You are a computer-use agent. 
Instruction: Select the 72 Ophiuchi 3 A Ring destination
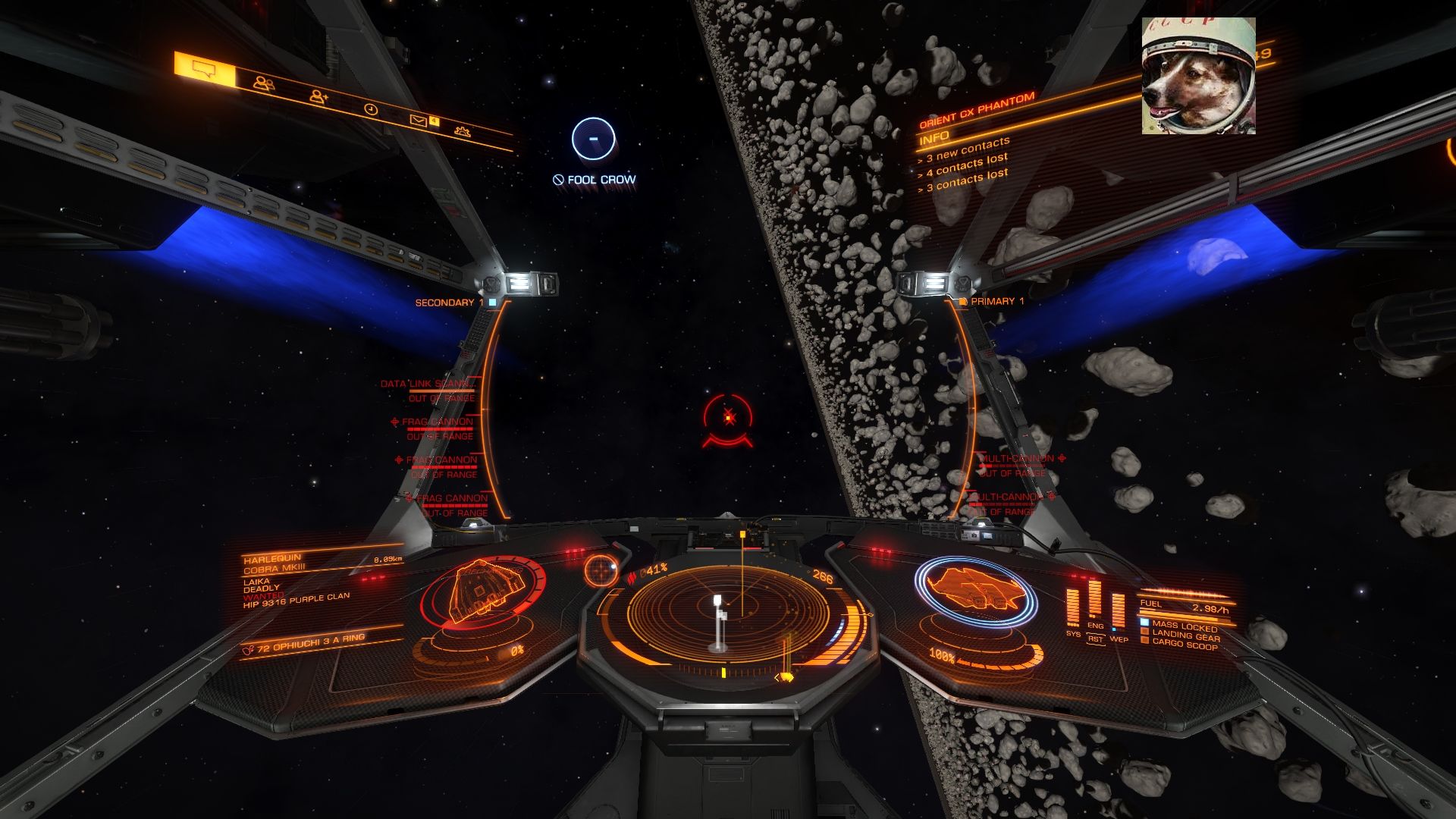pos(311,642)
